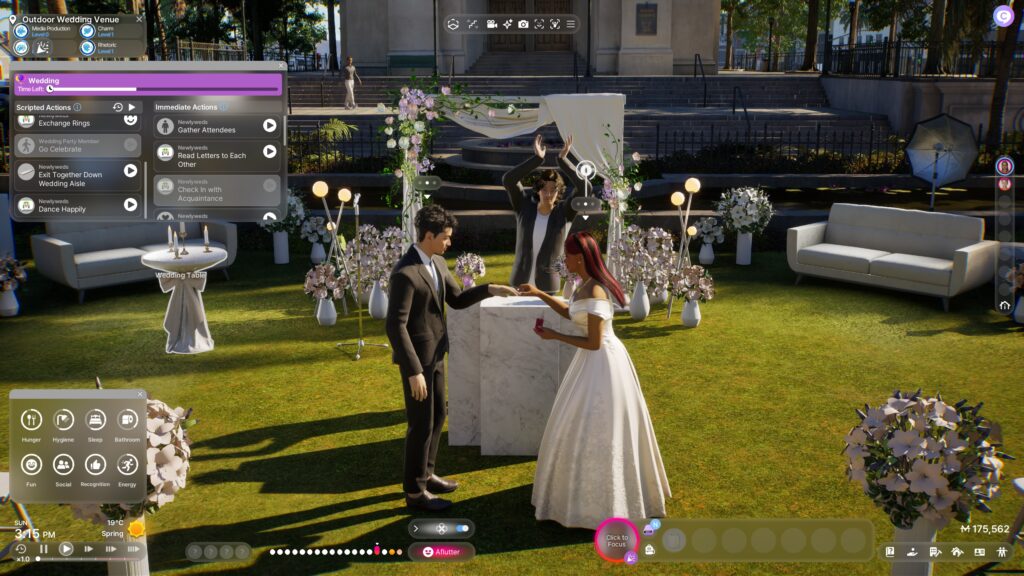Open the Aflutter mood status
Screen dimensions: 1024x576
pyautogui.click(x=441, y=551)
